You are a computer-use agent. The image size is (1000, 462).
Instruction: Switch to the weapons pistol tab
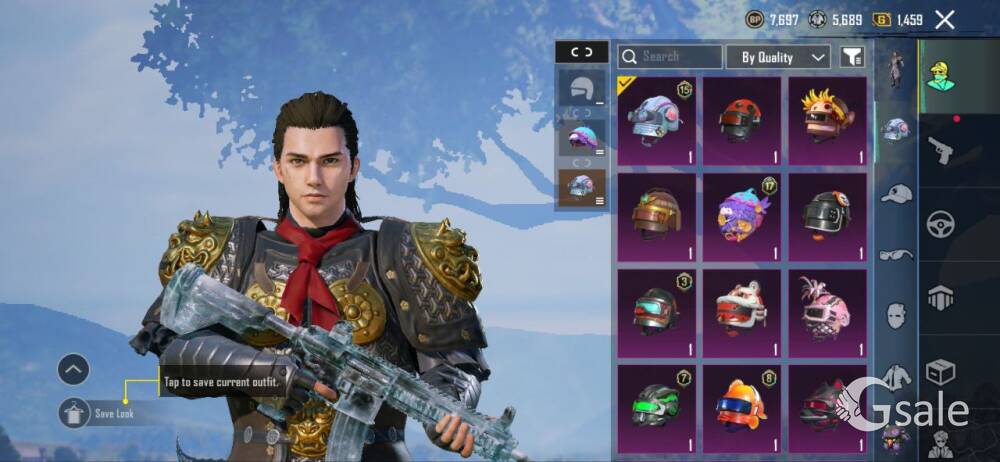(x=940, y=151)
